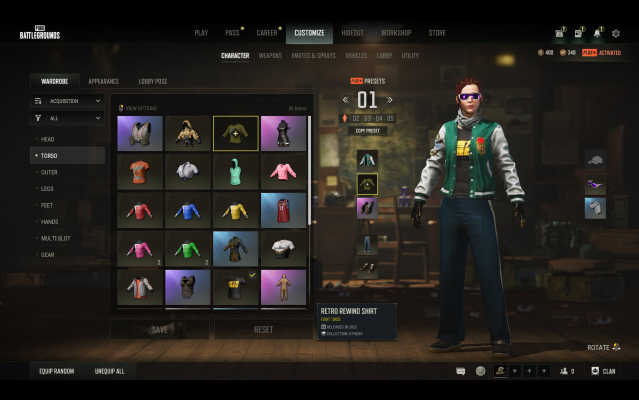Choose the Legs category
The image size is (639, 400).
(48, 188)
